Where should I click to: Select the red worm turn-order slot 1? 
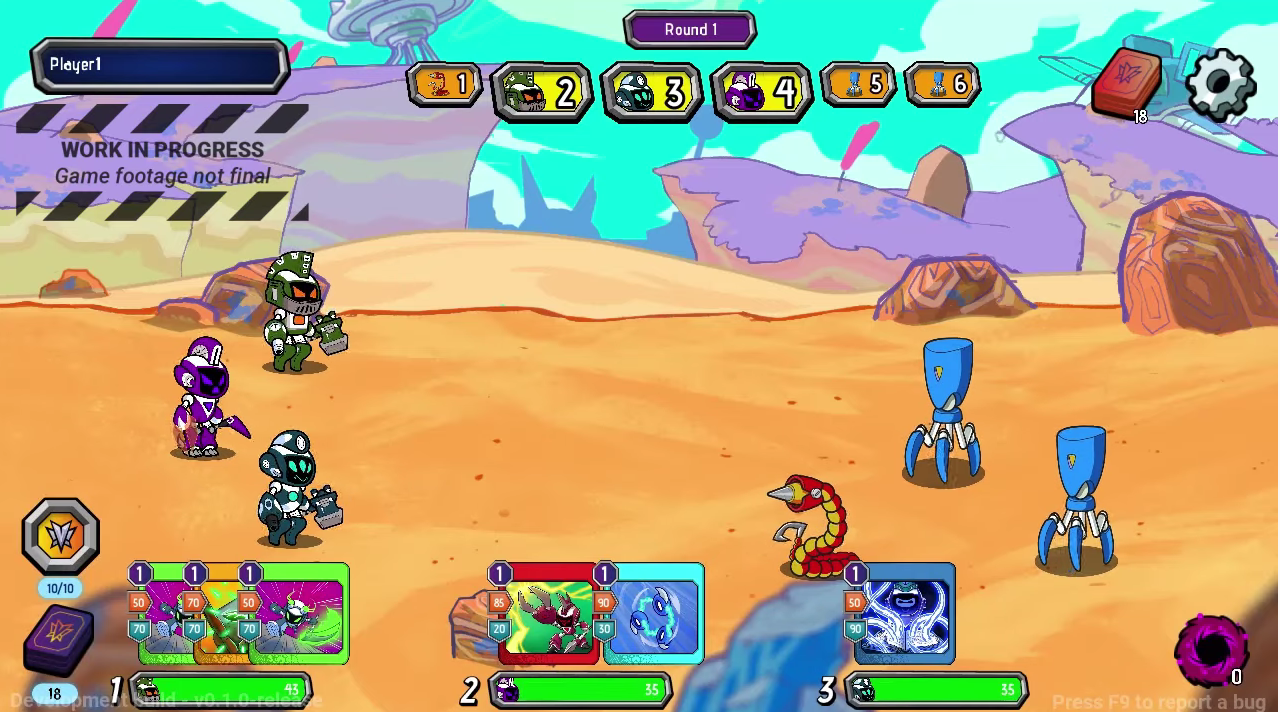pos(444,85)
